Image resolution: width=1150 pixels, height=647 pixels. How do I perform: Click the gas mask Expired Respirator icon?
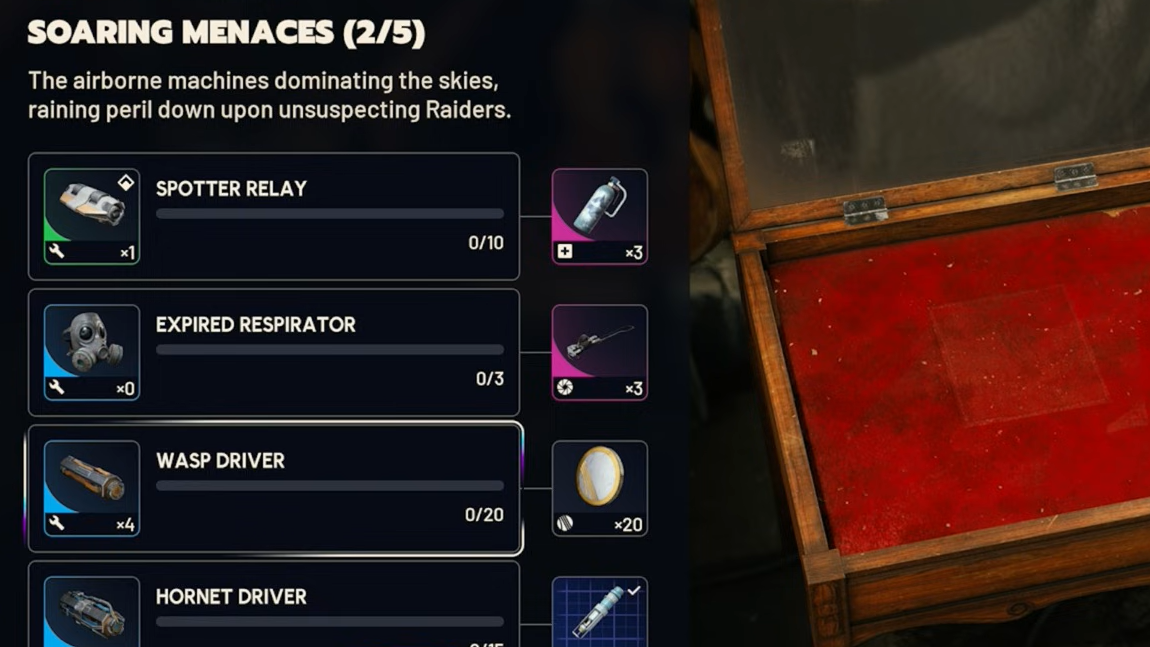click(91, 352)
